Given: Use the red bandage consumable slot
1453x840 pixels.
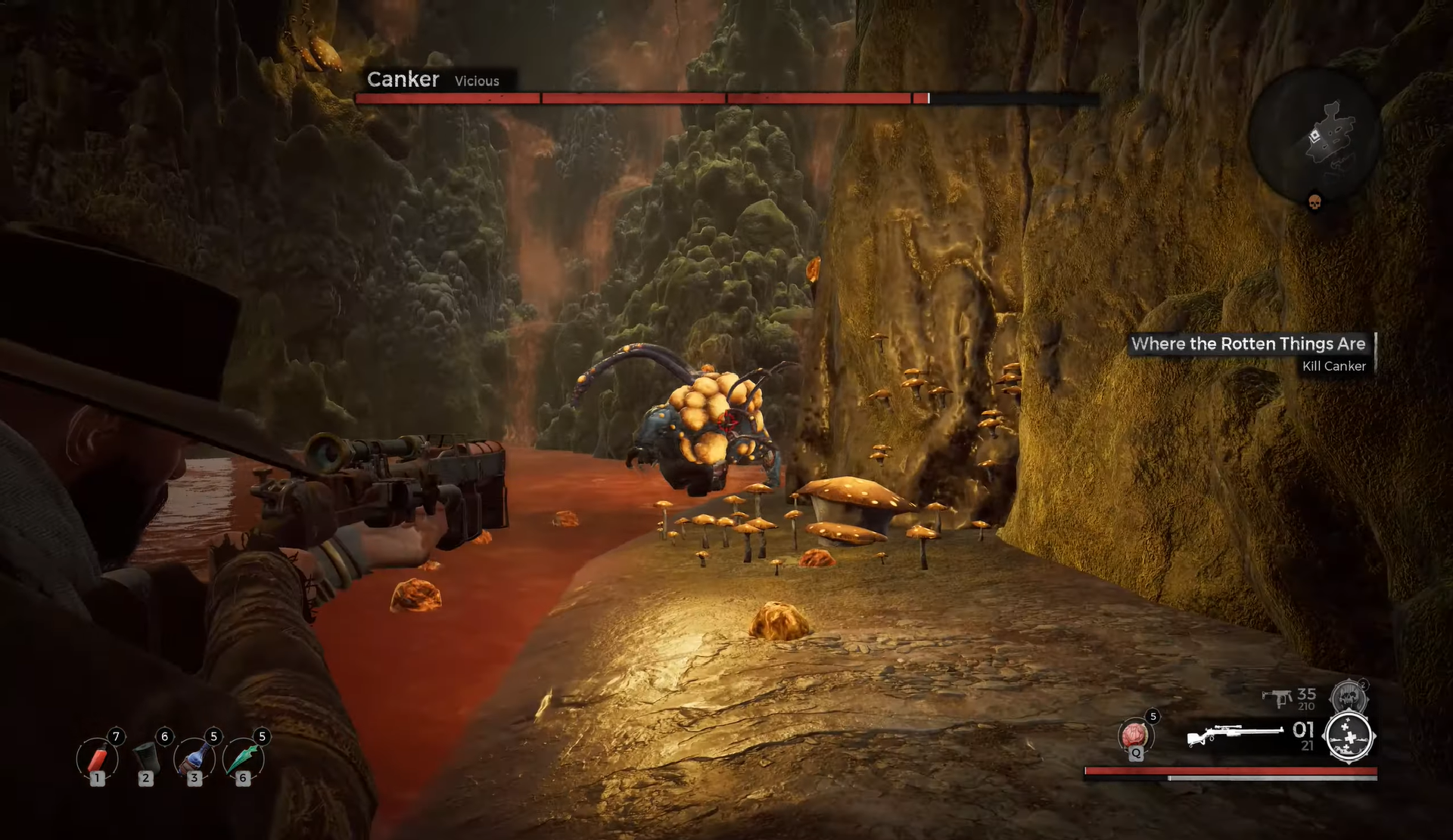Looking at the screenshot, I should coord(98,759).
